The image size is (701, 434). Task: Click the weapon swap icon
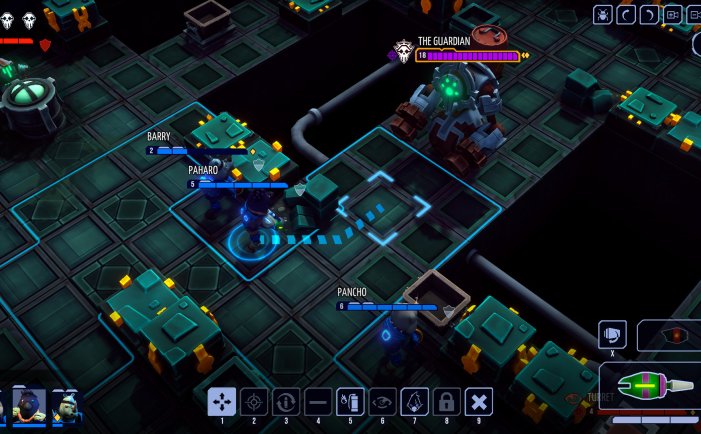click(612, 335)
